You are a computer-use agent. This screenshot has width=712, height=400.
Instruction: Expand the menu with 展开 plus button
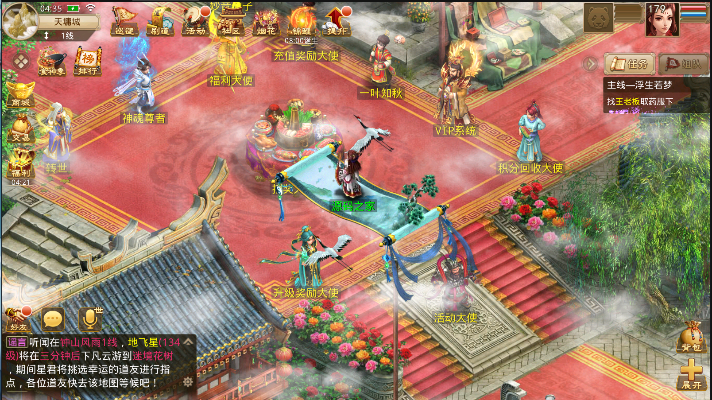pyautogui.click(x=691, y=374)
